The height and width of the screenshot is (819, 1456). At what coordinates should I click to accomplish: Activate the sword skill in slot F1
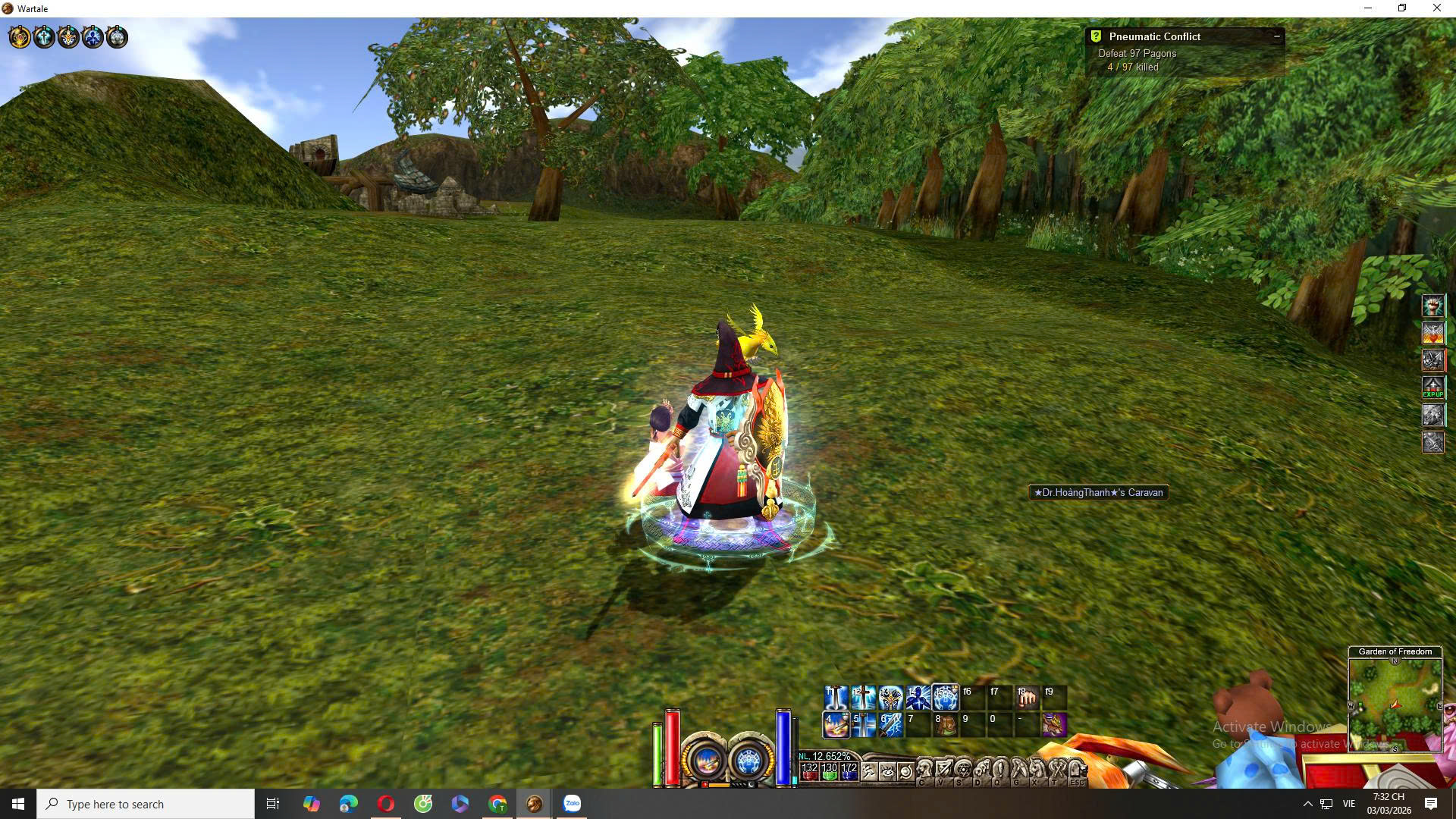tap(836, 697)
